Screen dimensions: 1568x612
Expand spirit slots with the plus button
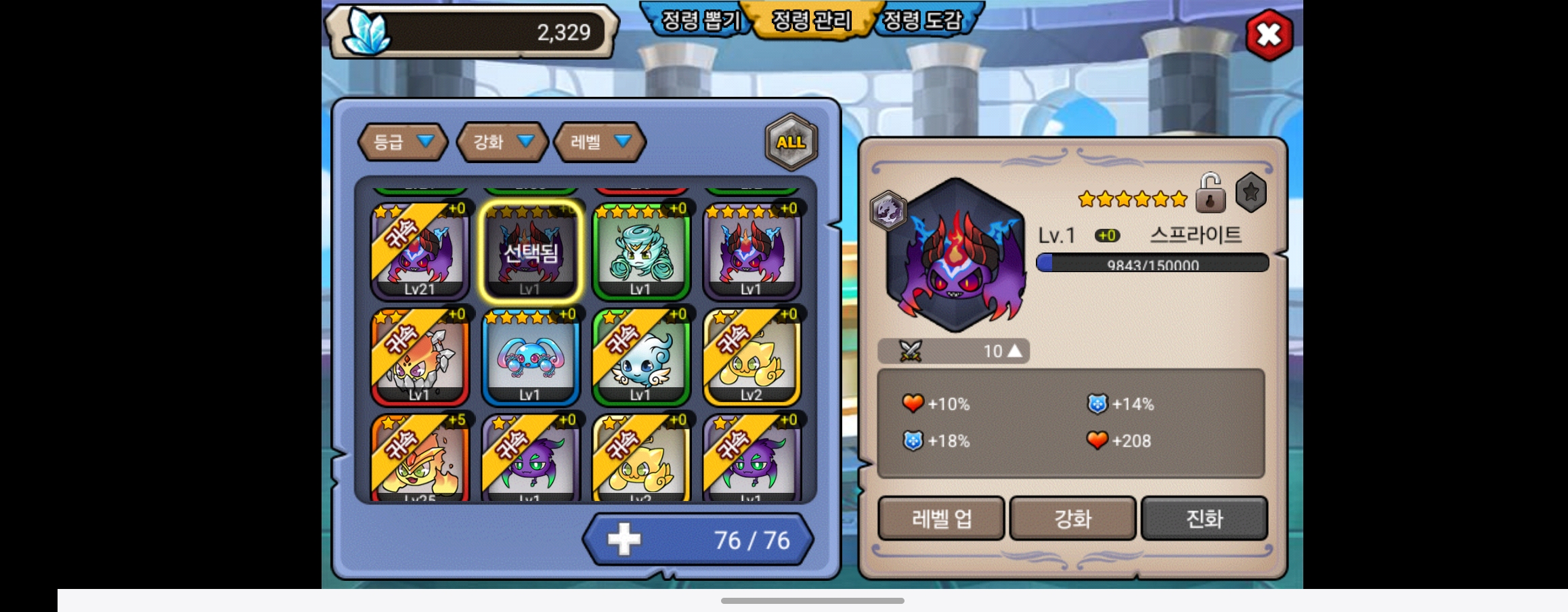pyautogui.click(x=624, y=540)
